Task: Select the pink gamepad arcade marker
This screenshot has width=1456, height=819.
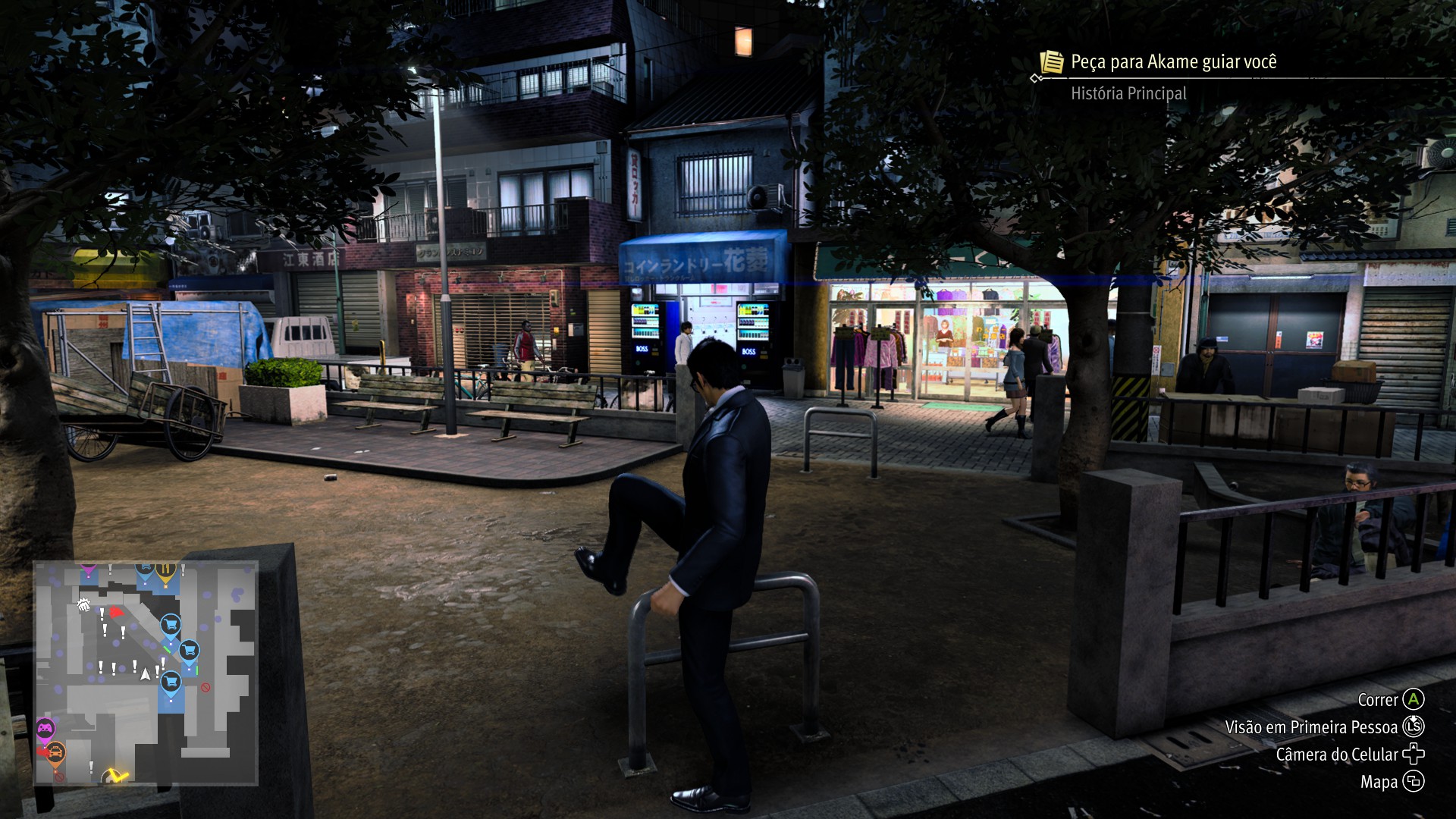Action: [45, 730]
